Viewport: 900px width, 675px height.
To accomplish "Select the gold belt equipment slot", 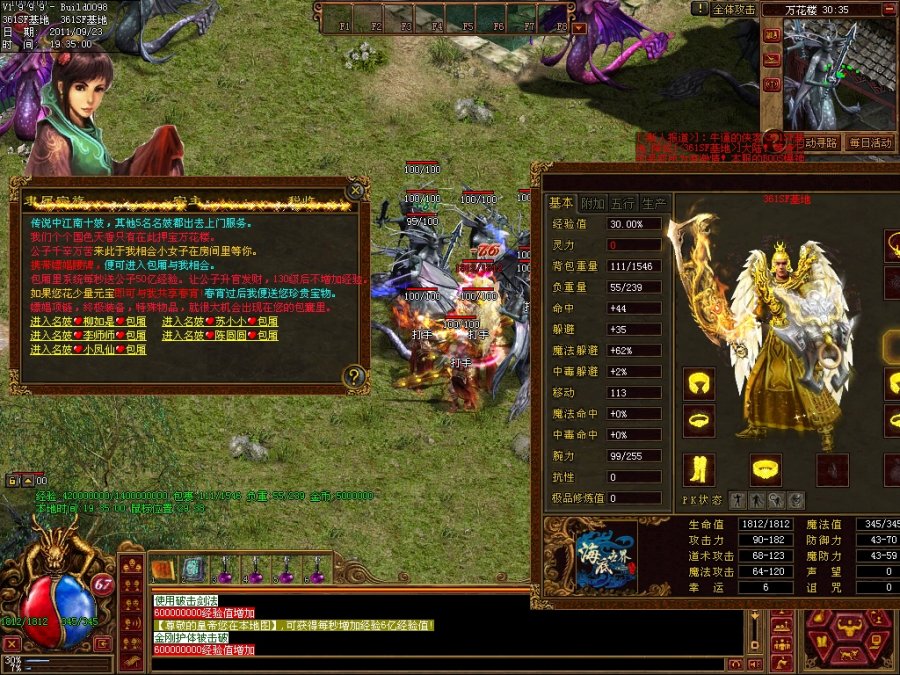I will (766, 468).
